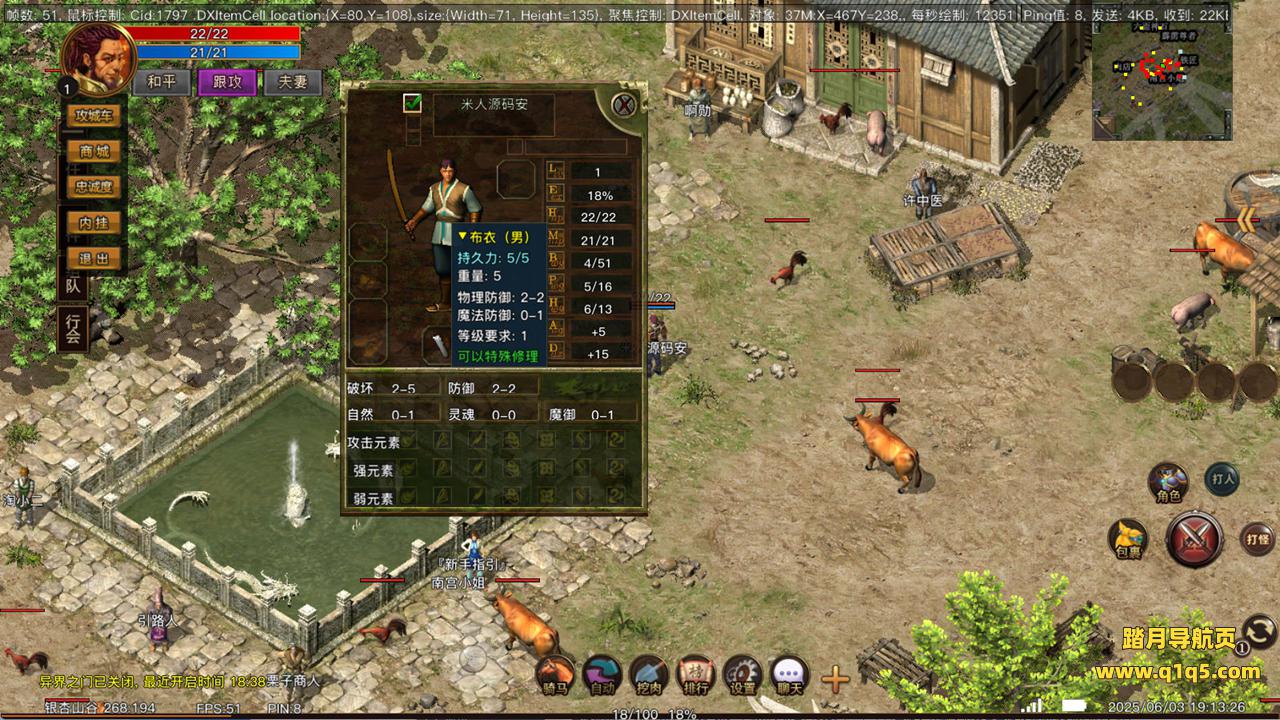Show the 忠诚度 loyalty panel
This screenshot has width=1280, height=720.
point(94,186)
